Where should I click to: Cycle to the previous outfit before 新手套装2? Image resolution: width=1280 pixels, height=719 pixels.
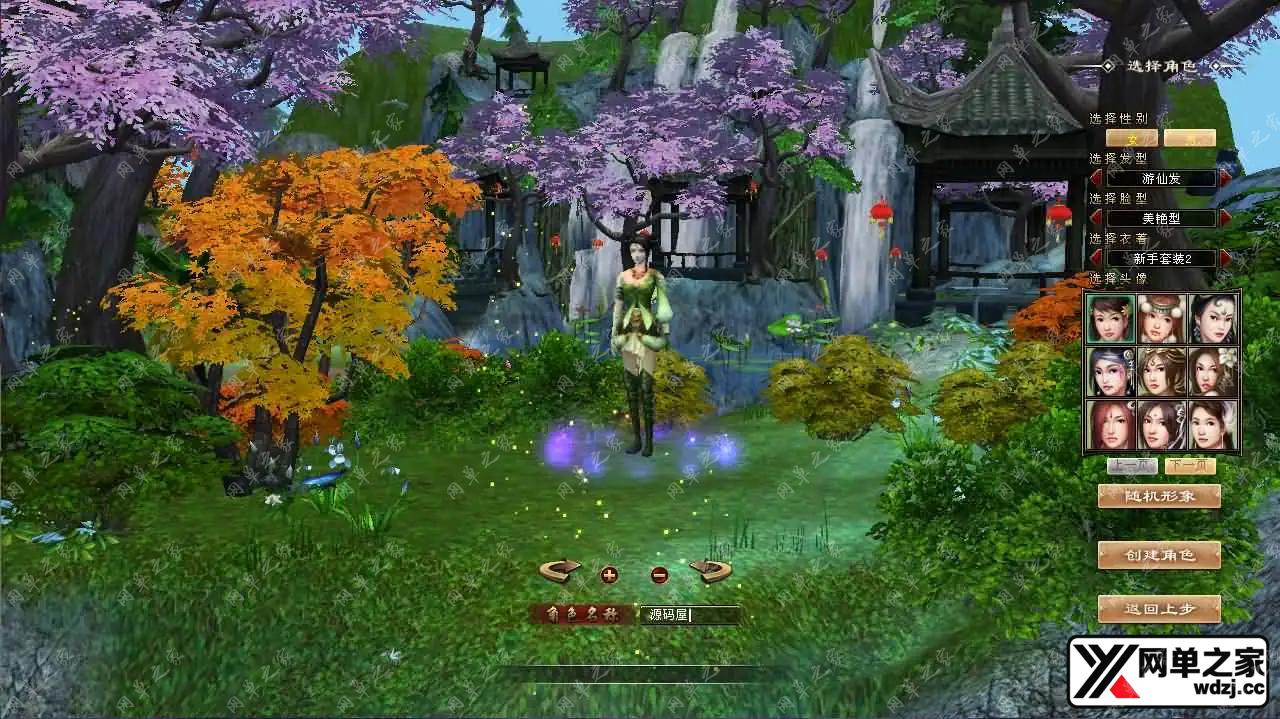[1097, 258]
